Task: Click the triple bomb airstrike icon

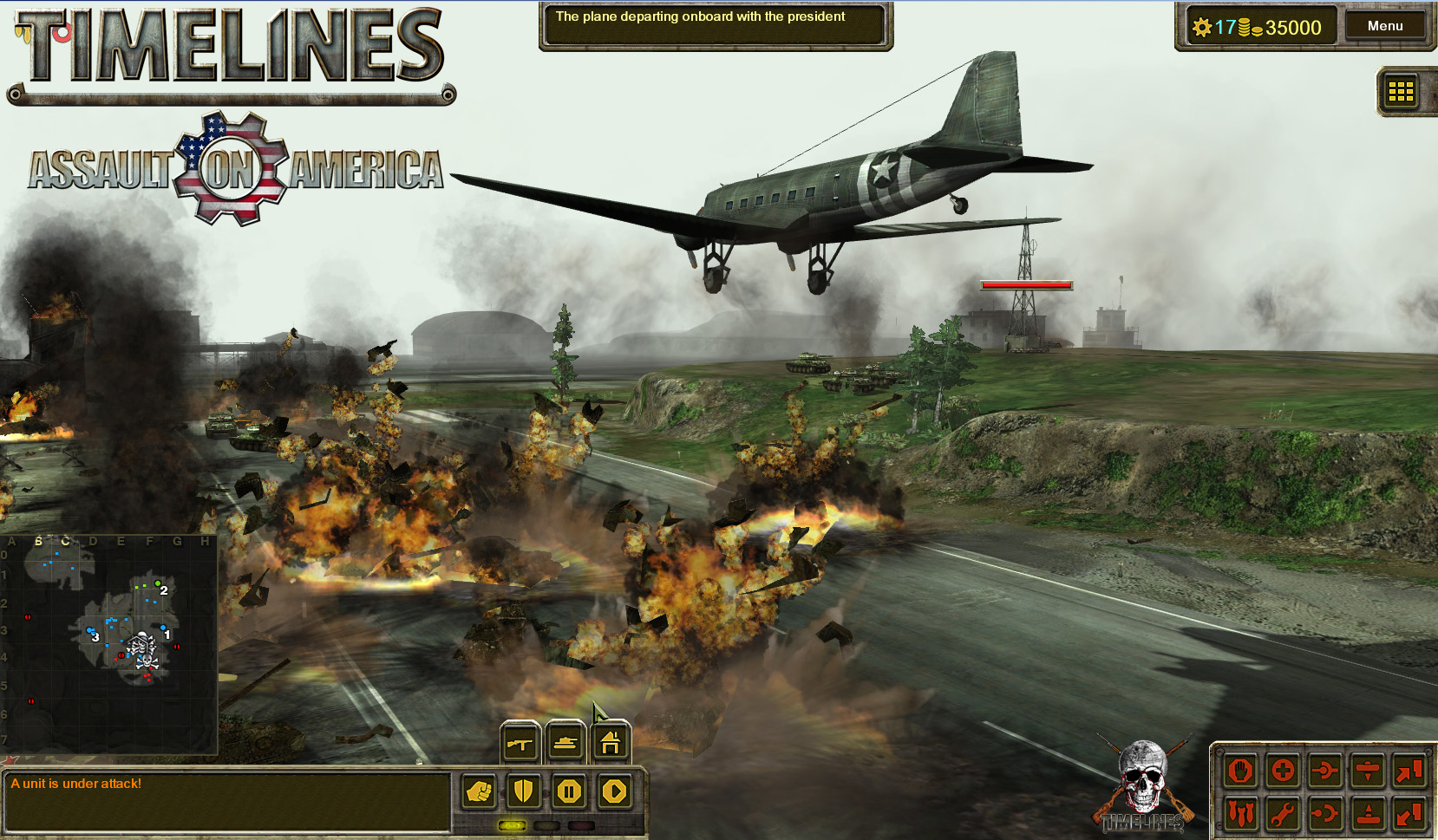Action: 1240,813
